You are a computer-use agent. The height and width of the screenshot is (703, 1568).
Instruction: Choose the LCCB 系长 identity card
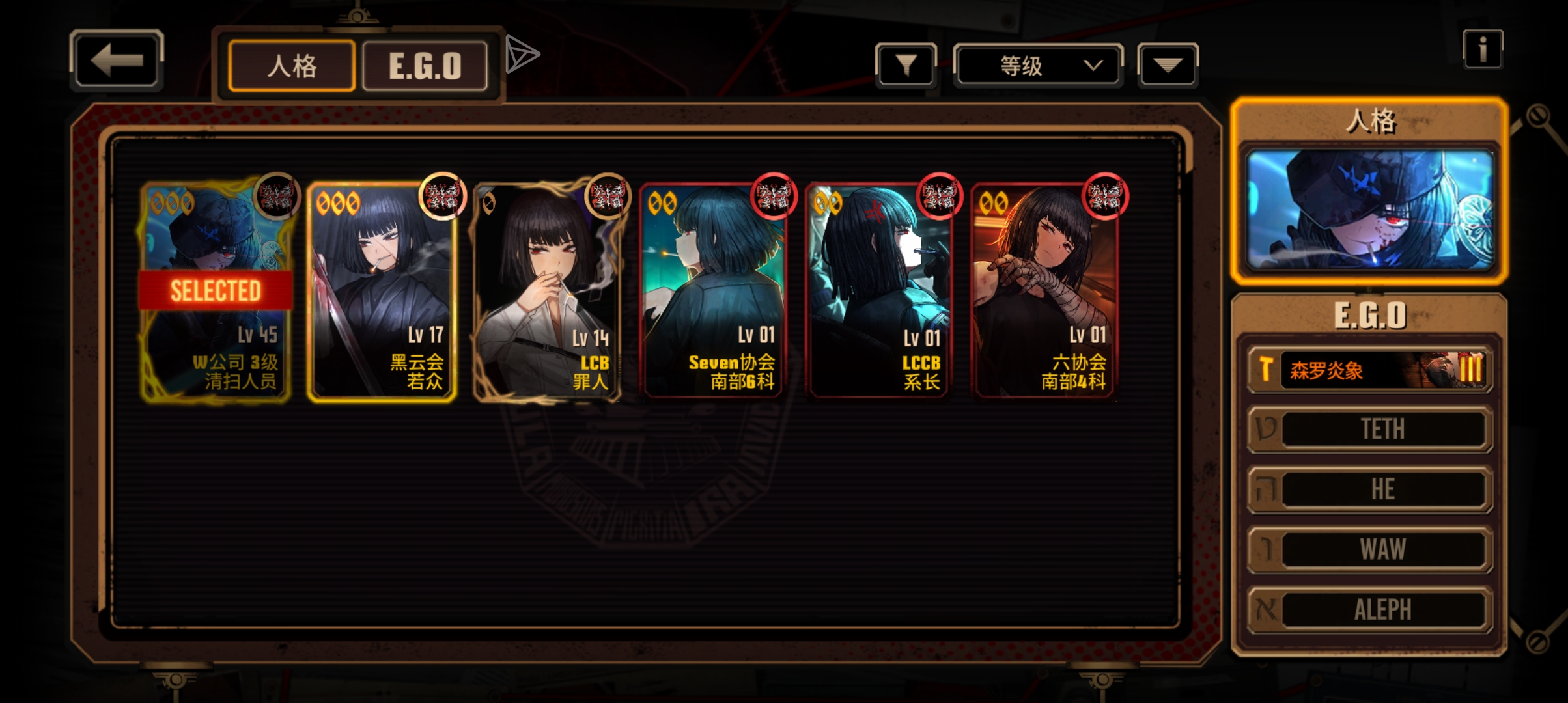(x=879, y=291)
